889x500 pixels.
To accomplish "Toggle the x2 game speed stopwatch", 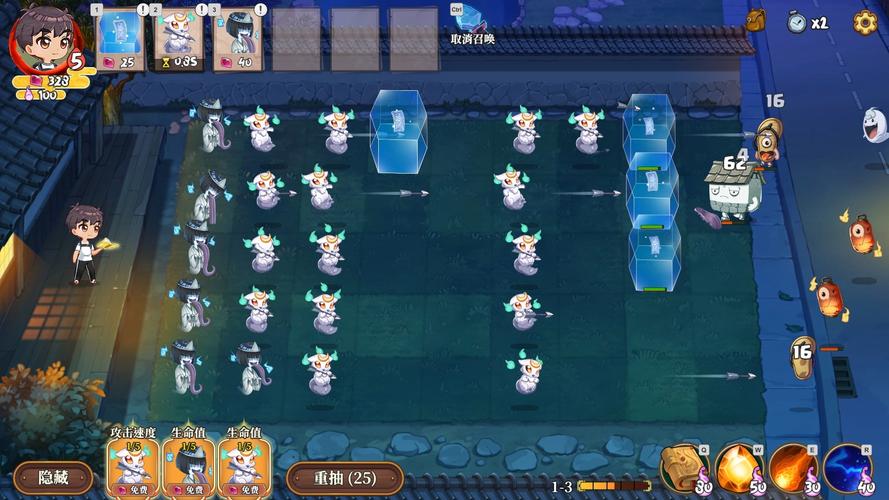I will click(x=806, y=22).
